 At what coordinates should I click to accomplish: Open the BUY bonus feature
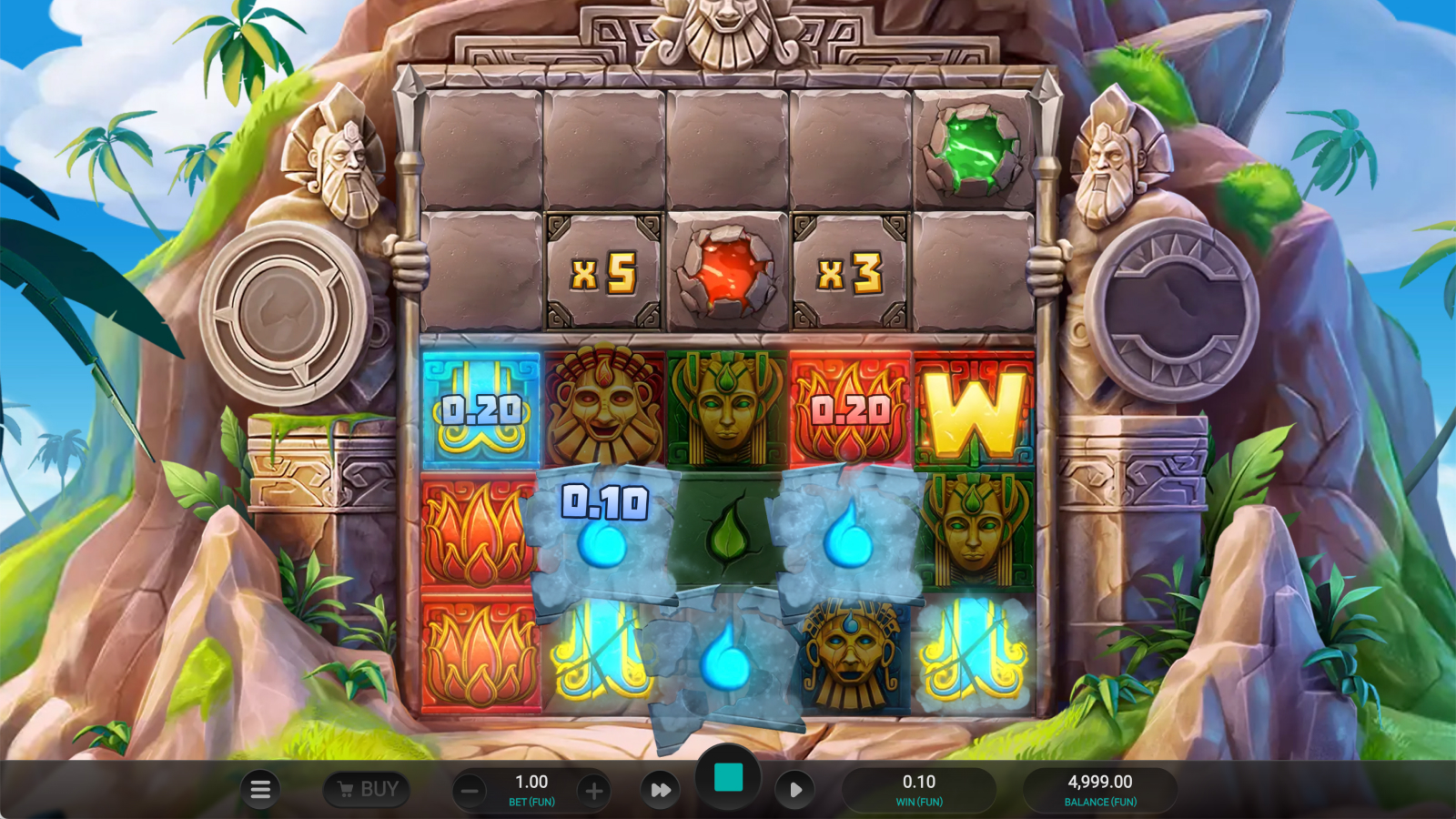point(367,788)
